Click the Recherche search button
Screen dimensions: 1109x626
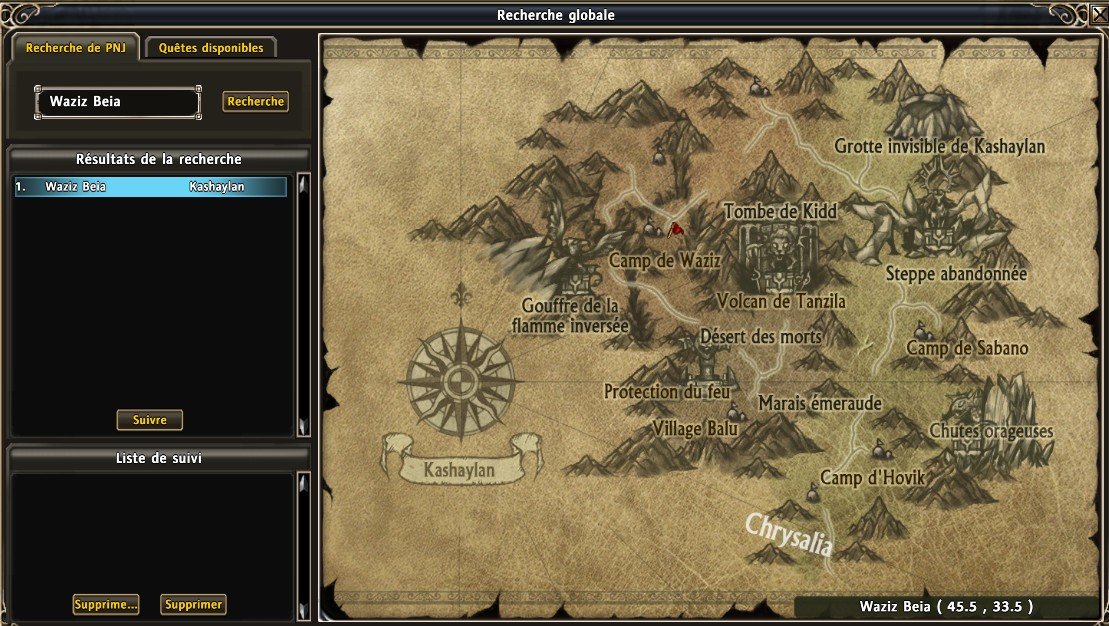pyautogui.click(x=256, y=101)
